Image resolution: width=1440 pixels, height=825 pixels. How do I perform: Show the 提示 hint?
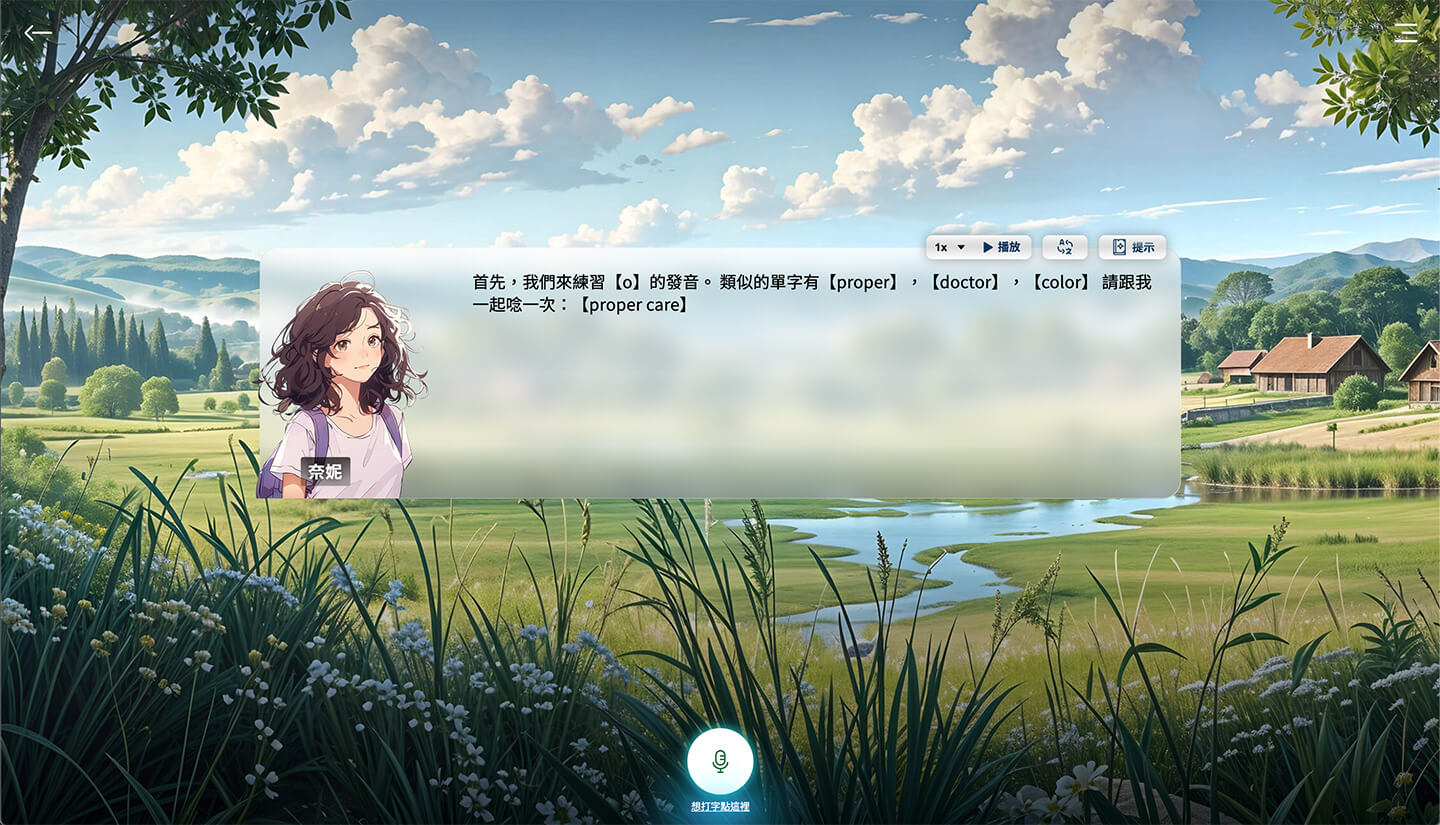pyautogui.click(x=1133, y=247)
